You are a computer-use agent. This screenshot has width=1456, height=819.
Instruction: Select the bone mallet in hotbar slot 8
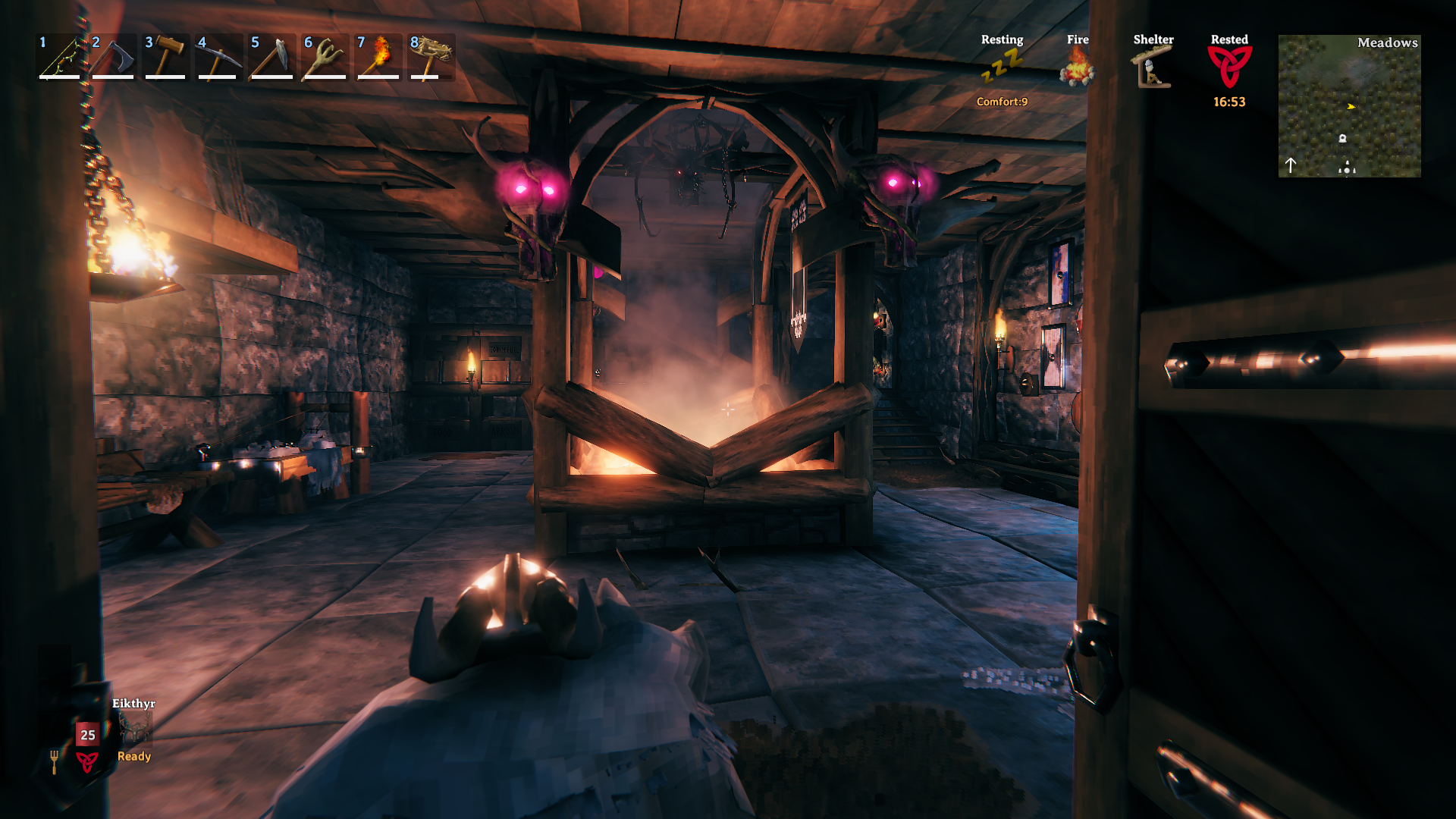[x=431, y=58]
